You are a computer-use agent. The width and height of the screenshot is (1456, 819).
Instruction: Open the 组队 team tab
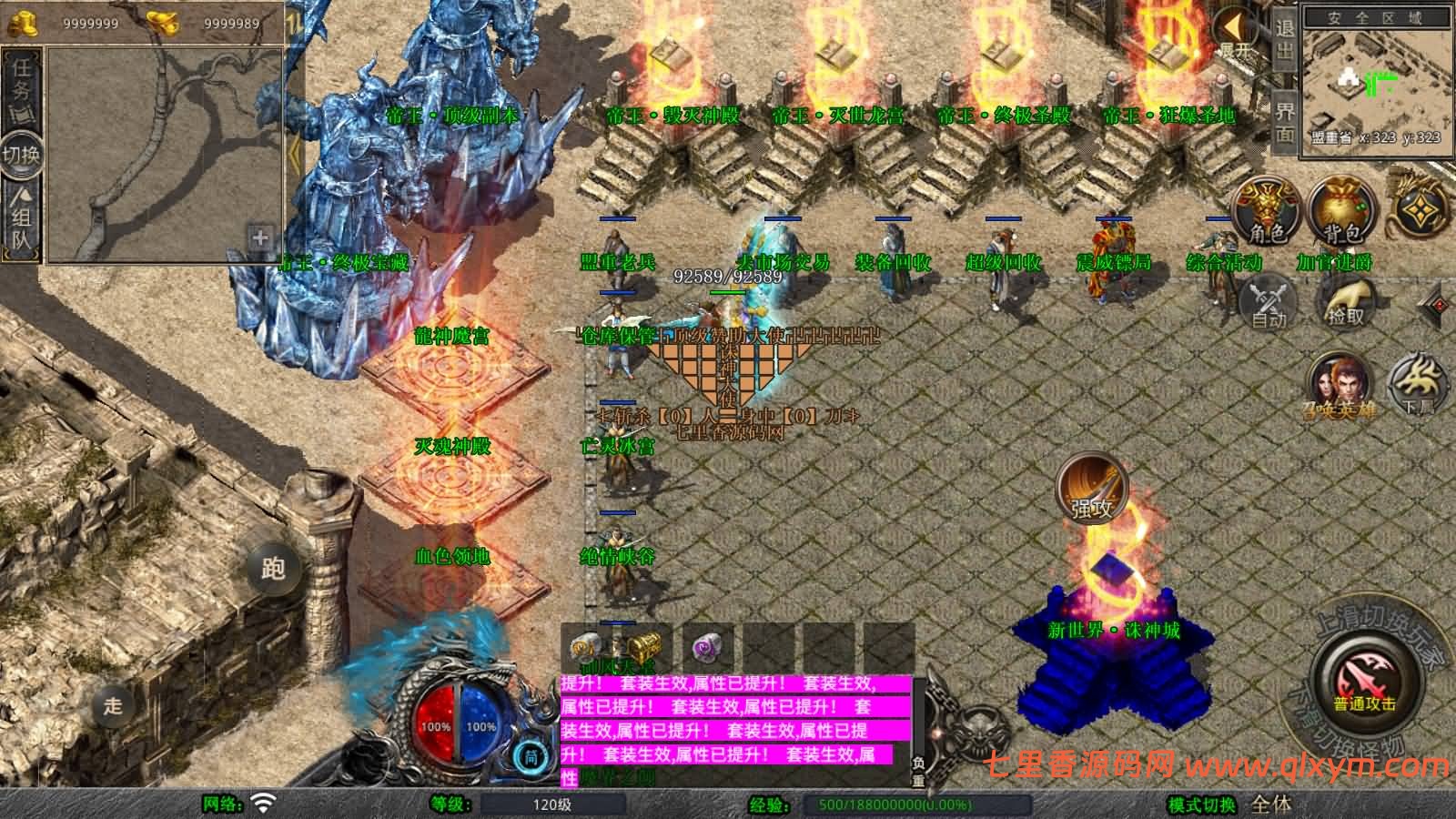pos(22,218)
